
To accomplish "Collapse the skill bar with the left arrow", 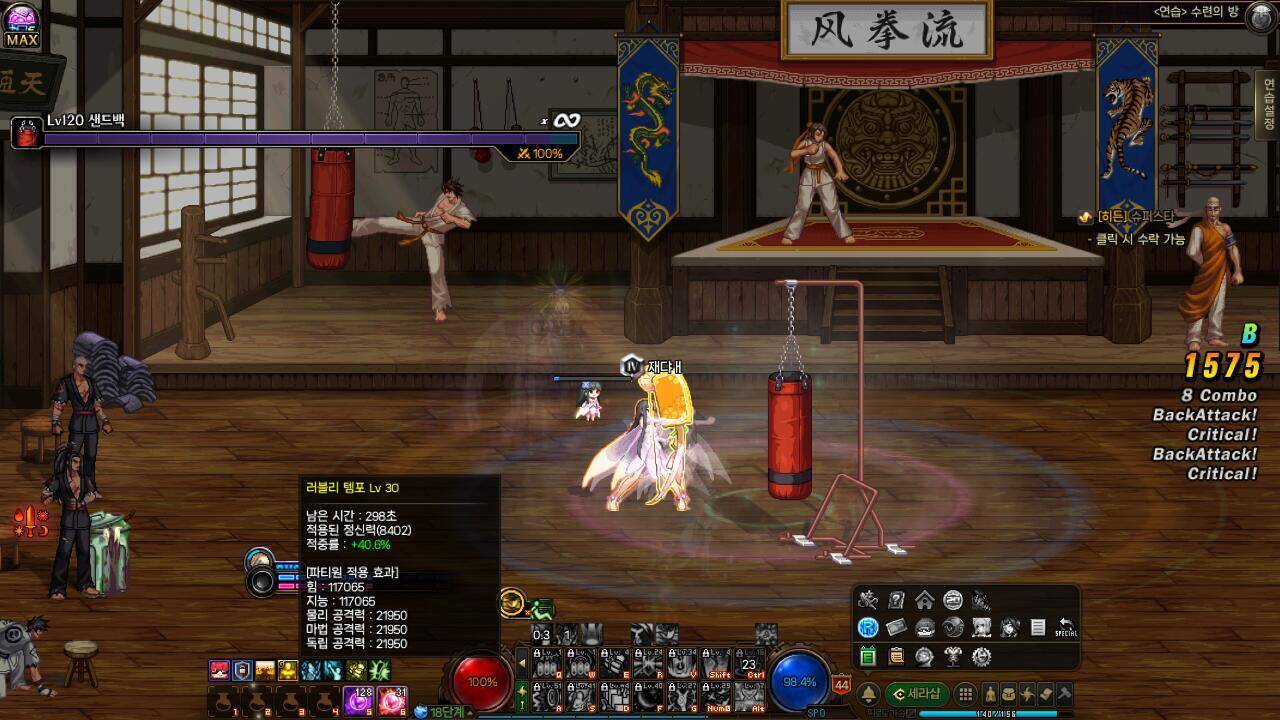I will tap(521, 663).
